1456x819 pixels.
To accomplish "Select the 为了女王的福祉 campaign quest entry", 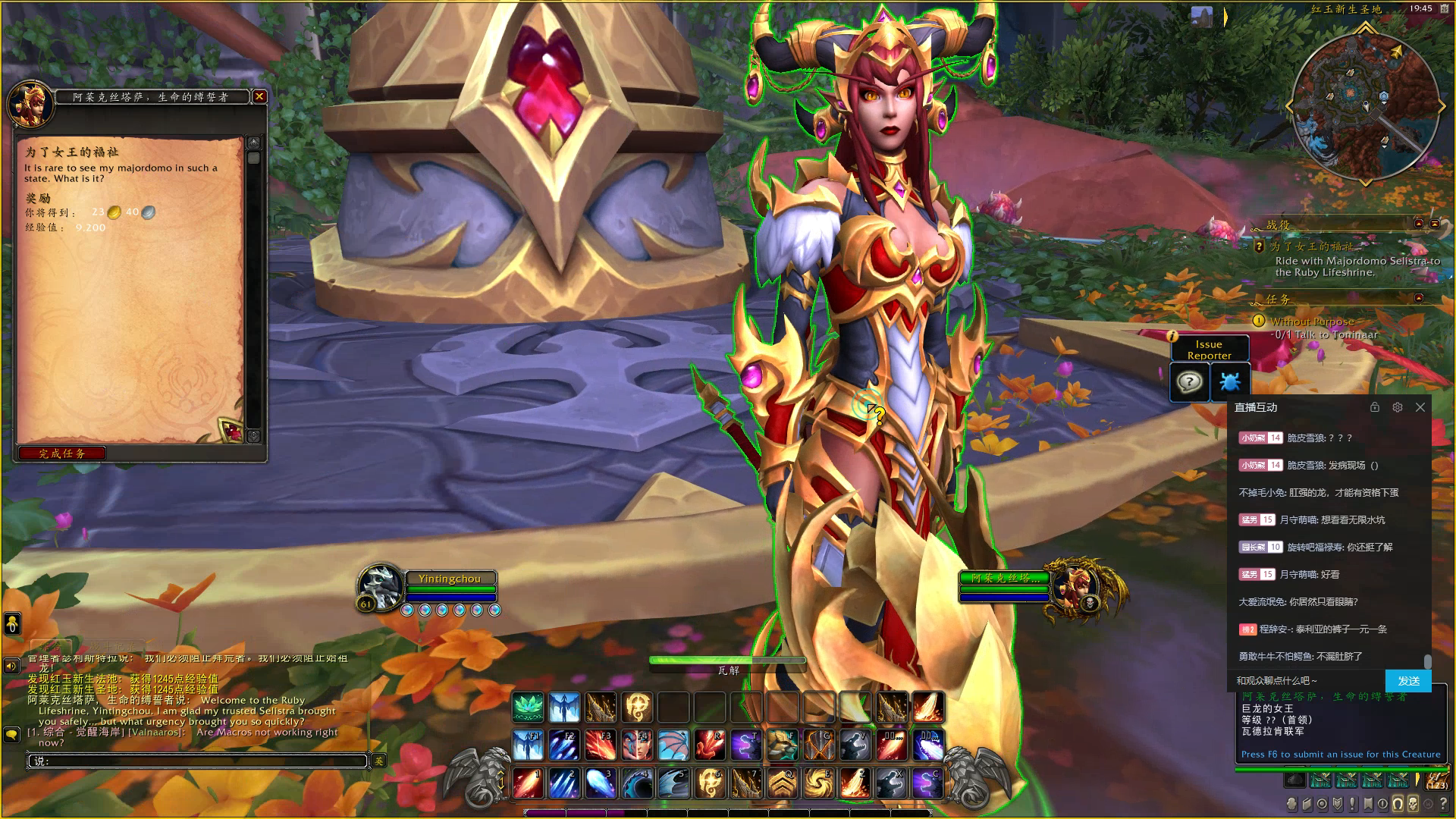I will pyautogui.click(x=1311, y=246).
